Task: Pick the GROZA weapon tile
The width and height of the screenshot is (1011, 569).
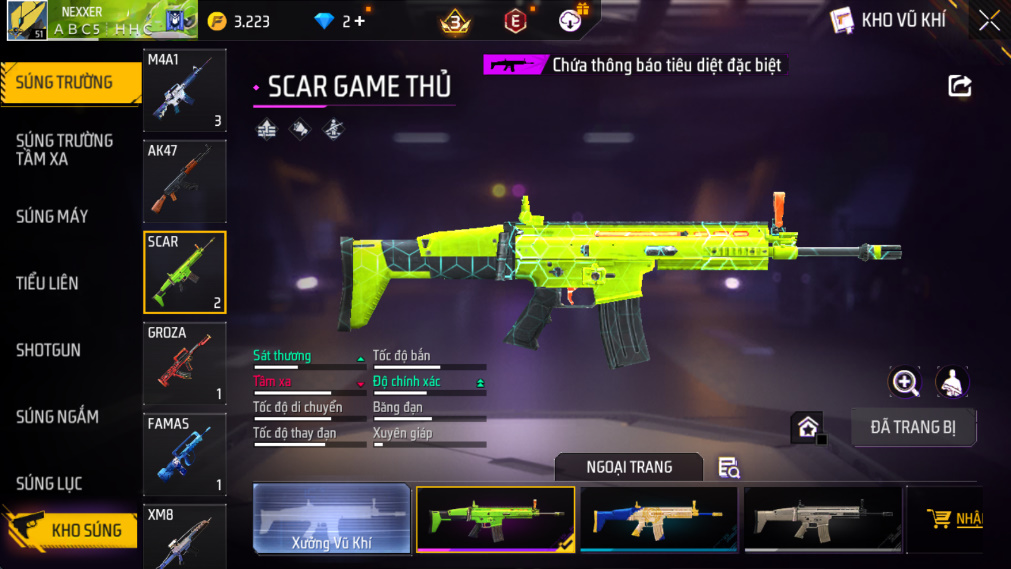Action: coord(185,363)
